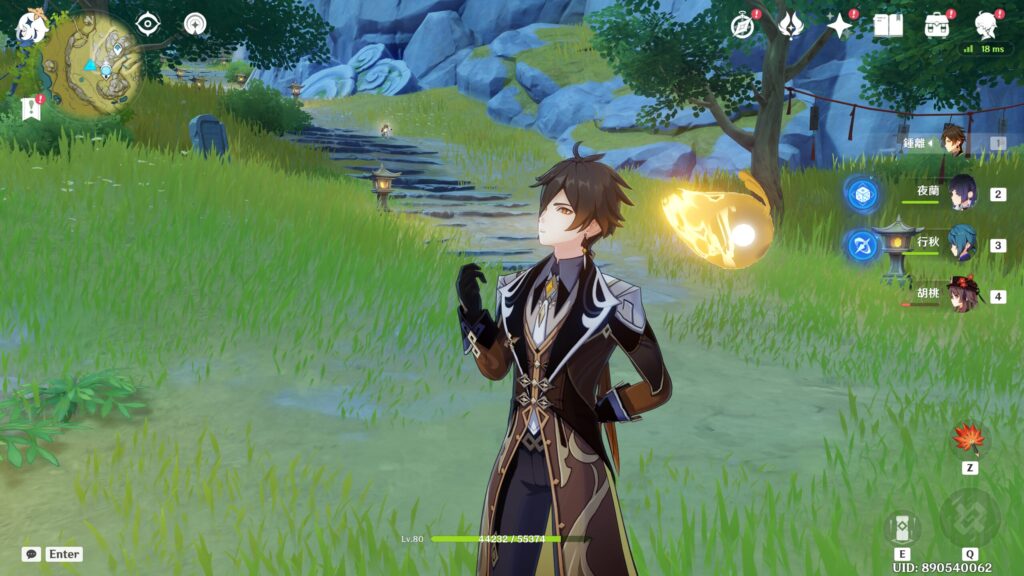Switch to party member 行秋
1024x576 pixels.
click(x=962, y=243)
